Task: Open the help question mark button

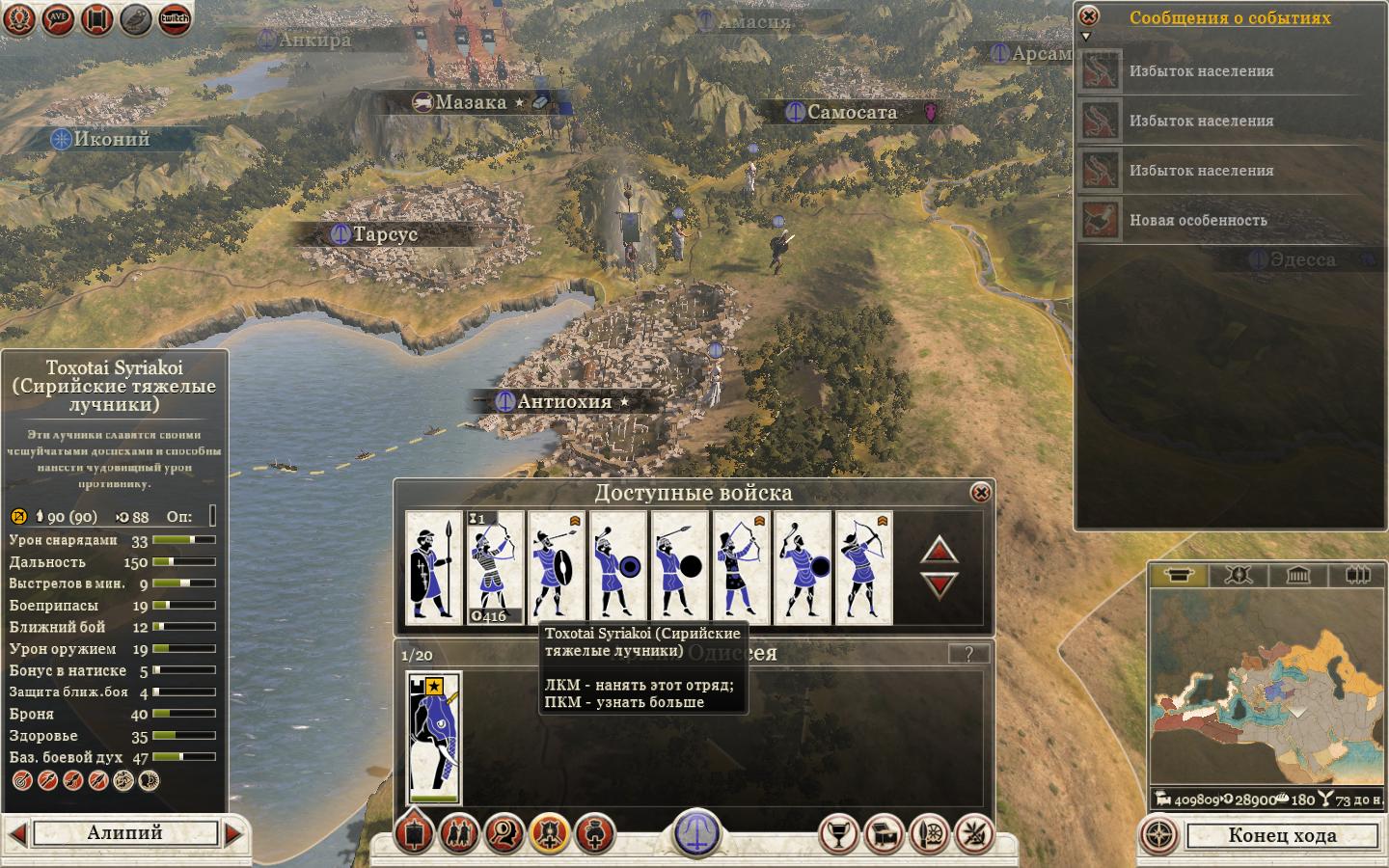Action: tap(968, 654)
